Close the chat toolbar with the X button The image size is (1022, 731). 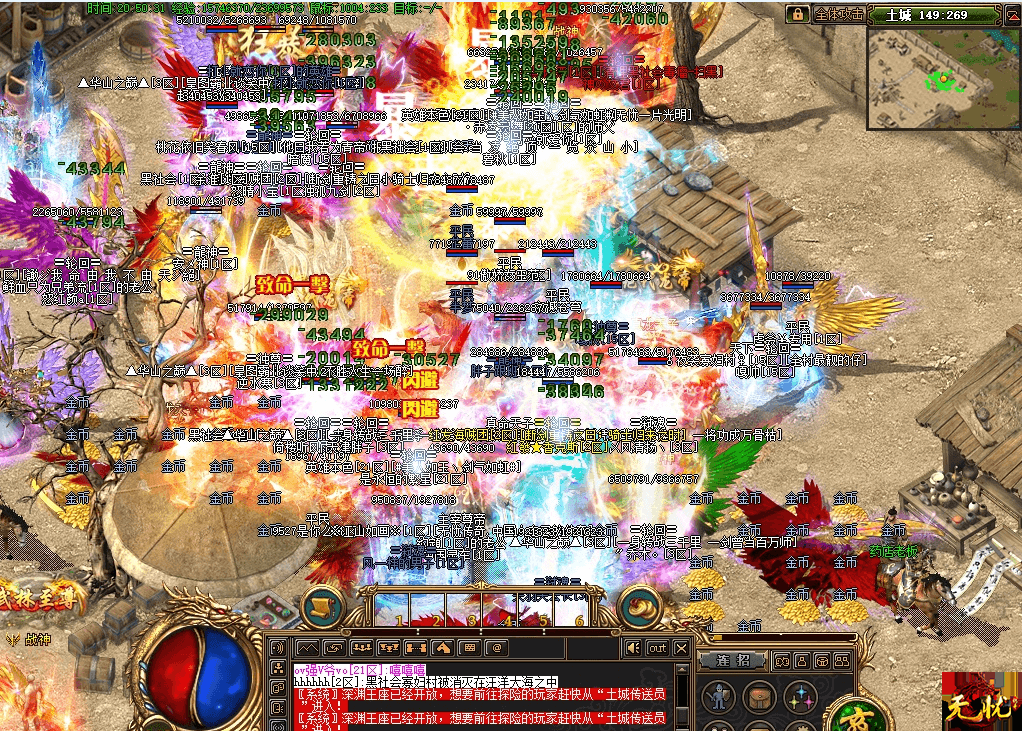[x=682, y=648]
